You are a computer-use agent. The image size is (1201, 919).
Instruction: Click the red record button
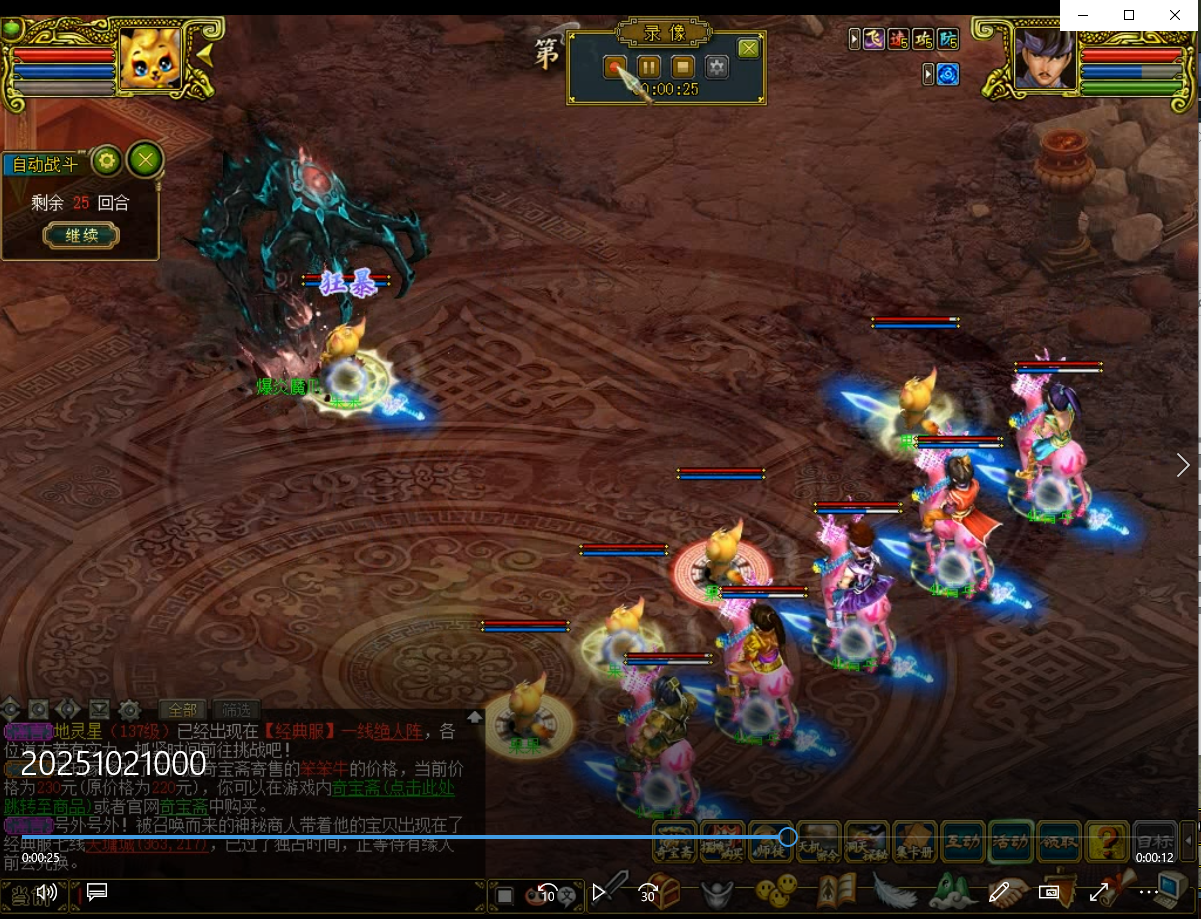(x=616, y=67)
